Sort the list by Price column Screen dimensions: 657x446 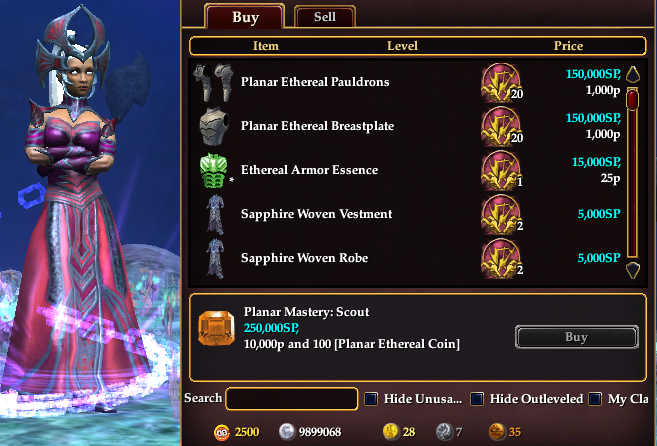(568, 46)
